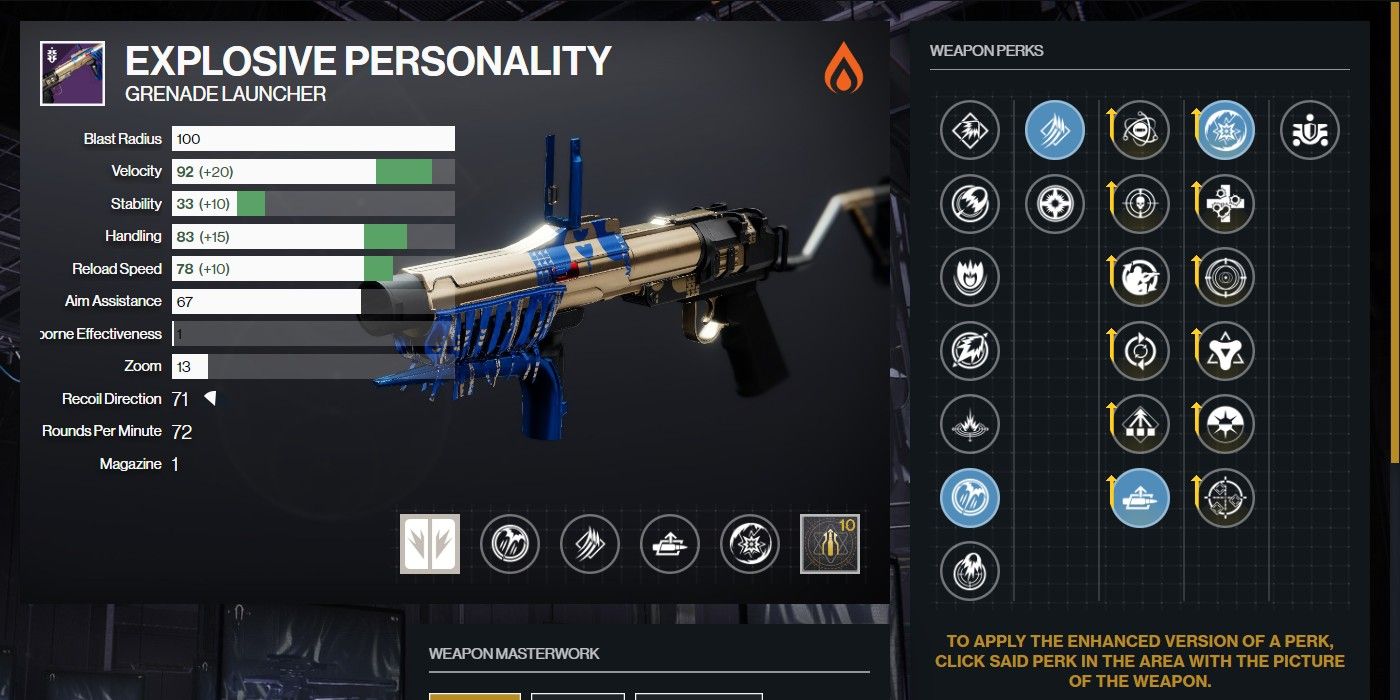The height and width of the screenshot is (700, 1400).
Task: Select the origin trait icon with outer dots
Action: click(x=1310, y=130)
